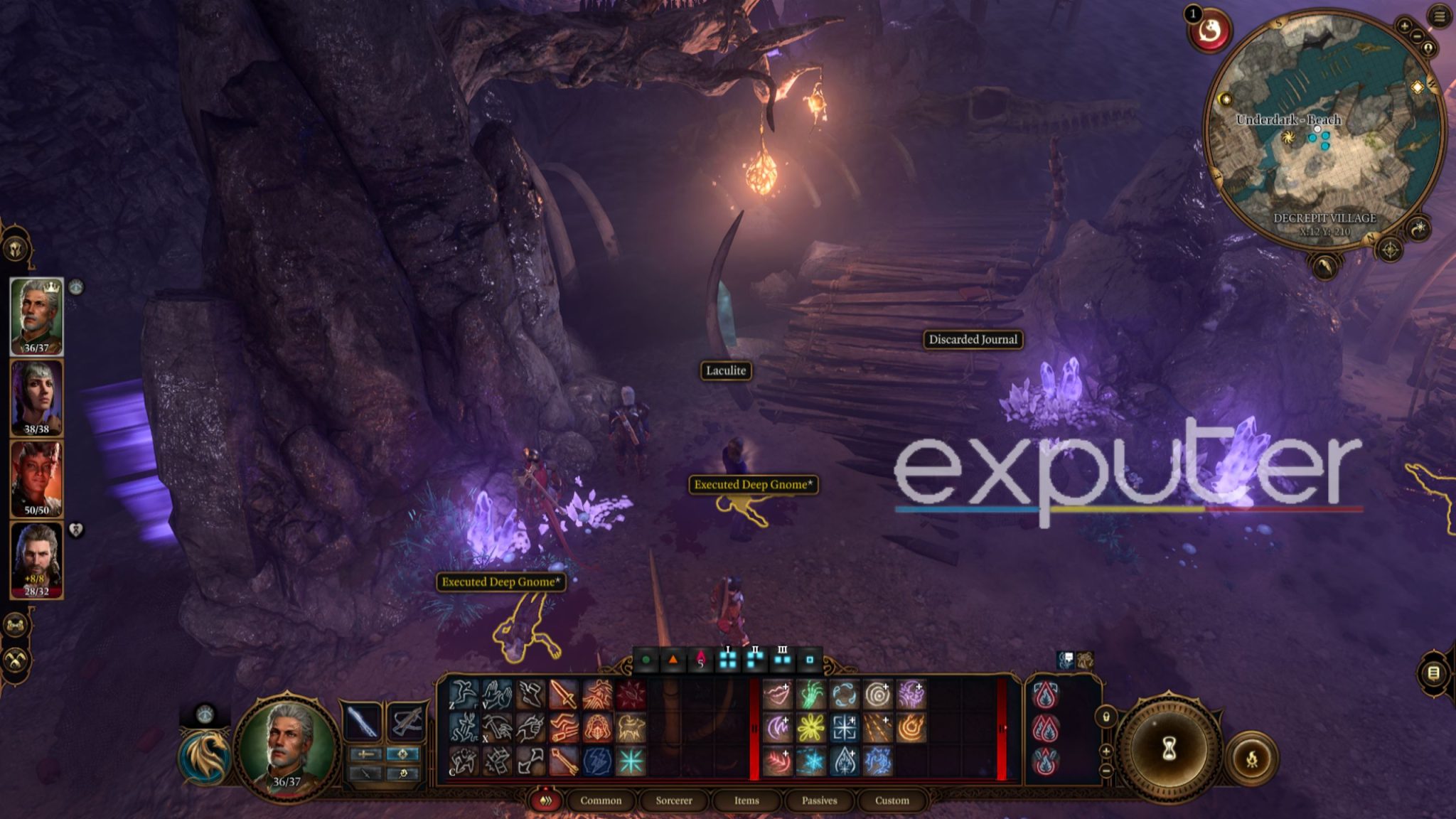1456x819 pixels.
Task: Select Shadowheart's party portrait
Action: 36,397
